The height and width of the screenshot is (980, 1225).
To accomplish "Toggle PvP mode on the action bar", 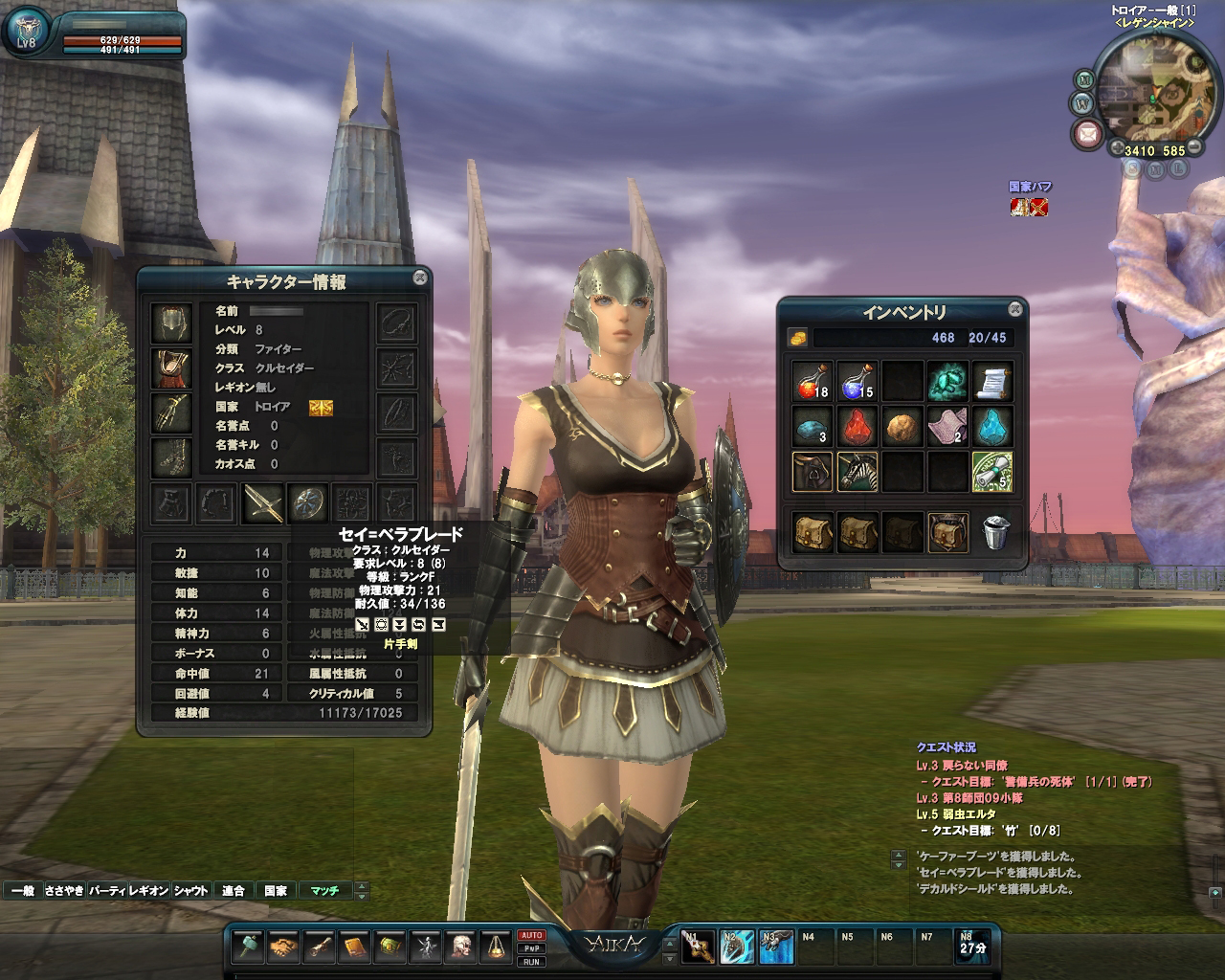I will [531, 948].
